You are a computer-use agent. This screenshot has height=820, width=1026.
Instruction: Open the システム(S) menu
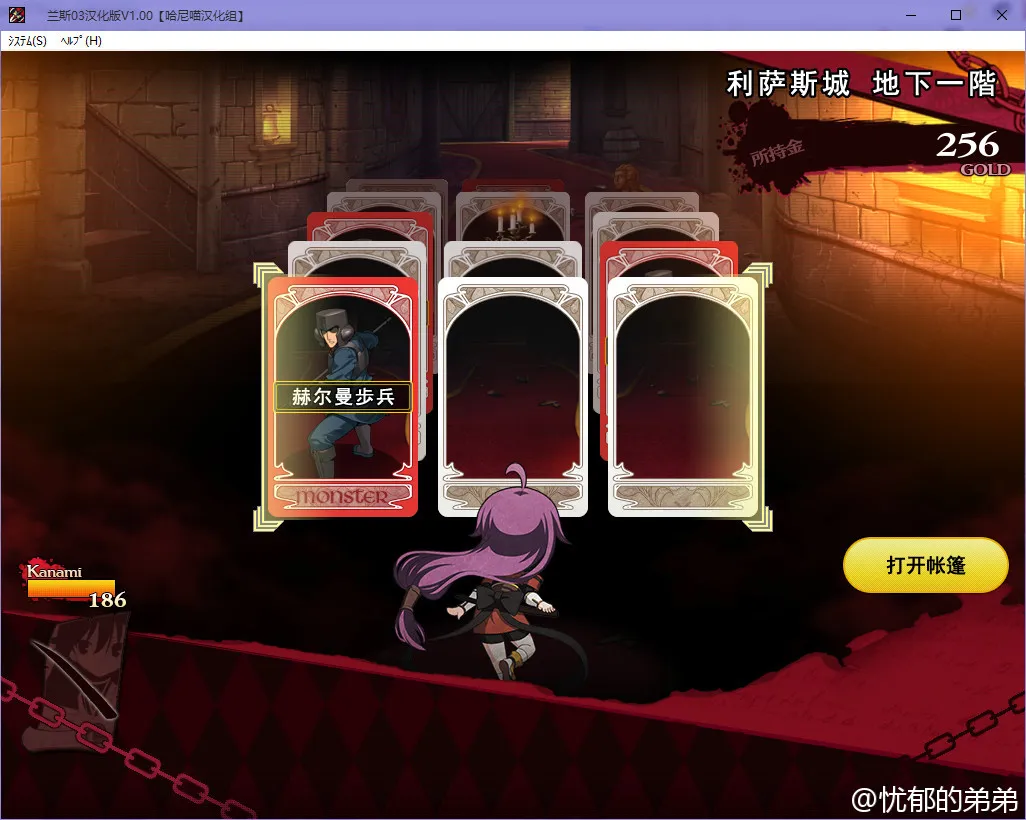(27, 41)
